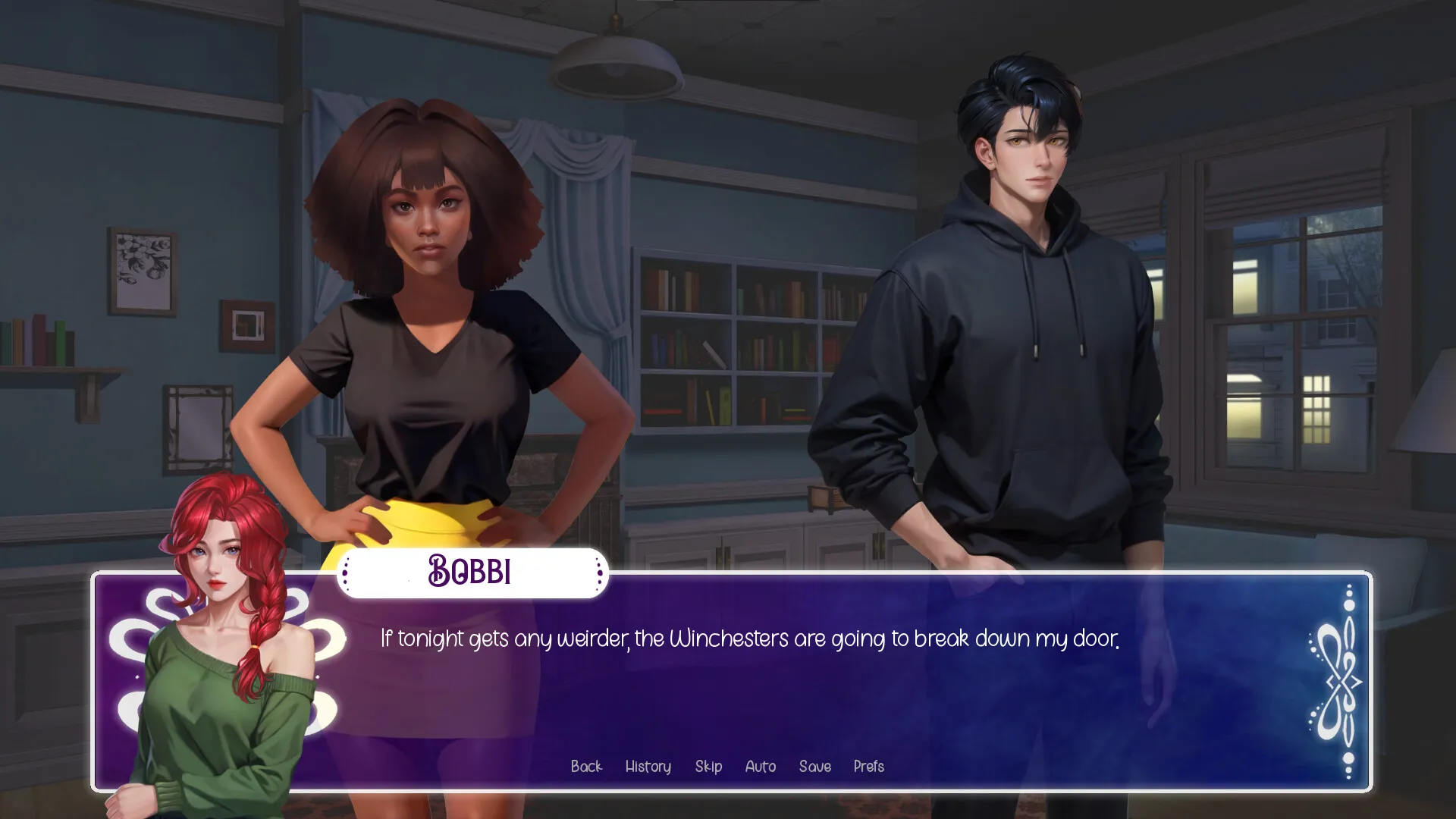Open the Prefs settings screen
Screen dimensions: 1456x819
coord(868,767)
